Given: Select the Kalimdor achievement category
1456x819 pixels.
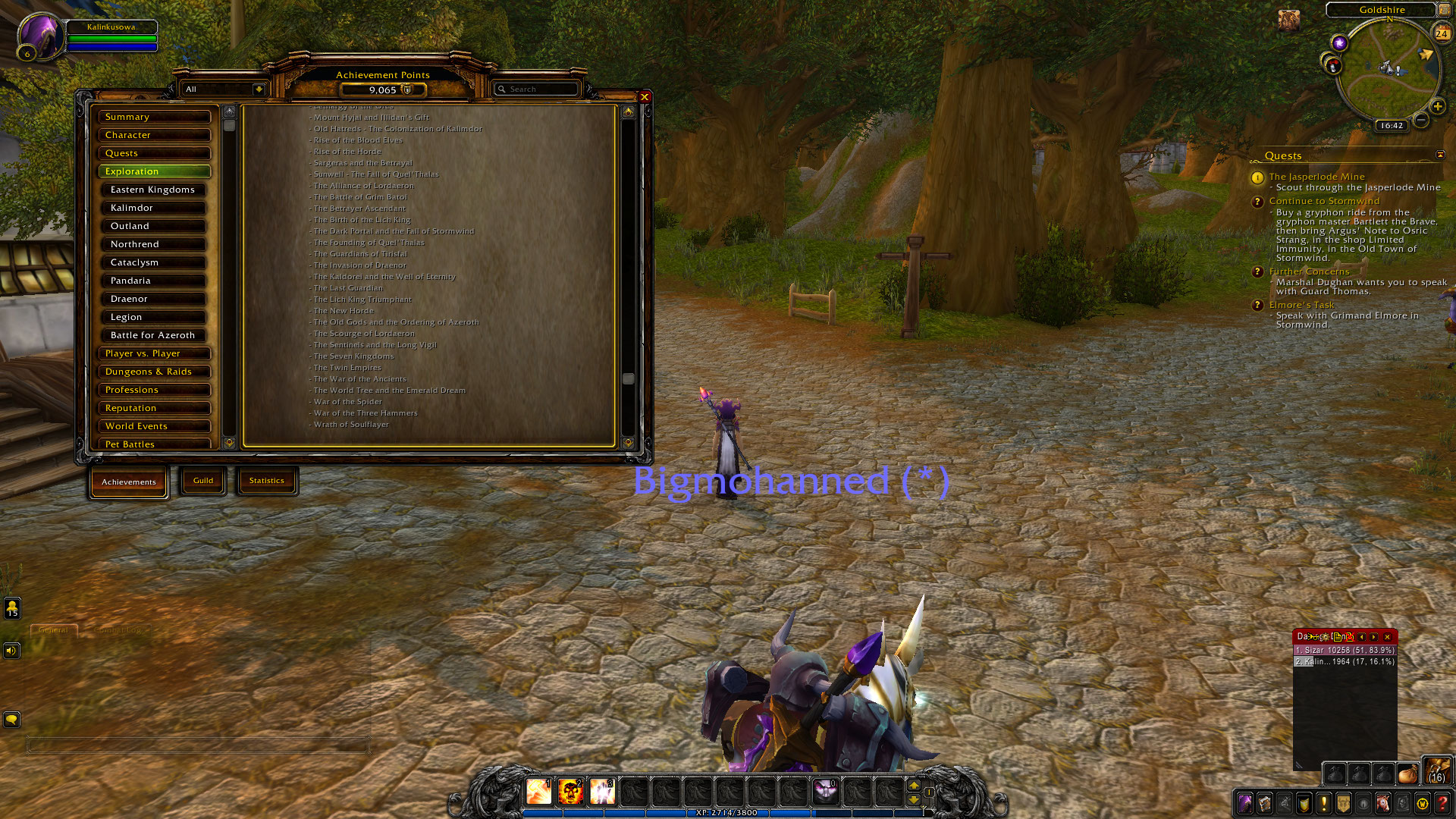Looking at the screenshot, I should tap(153, 207).
